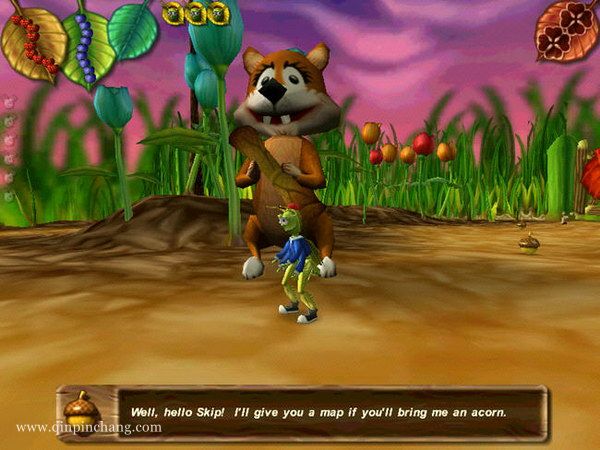The image size is (600, 450).
Task: Click the brown leaf holding clover icons
Action: (x=565, y=28)
